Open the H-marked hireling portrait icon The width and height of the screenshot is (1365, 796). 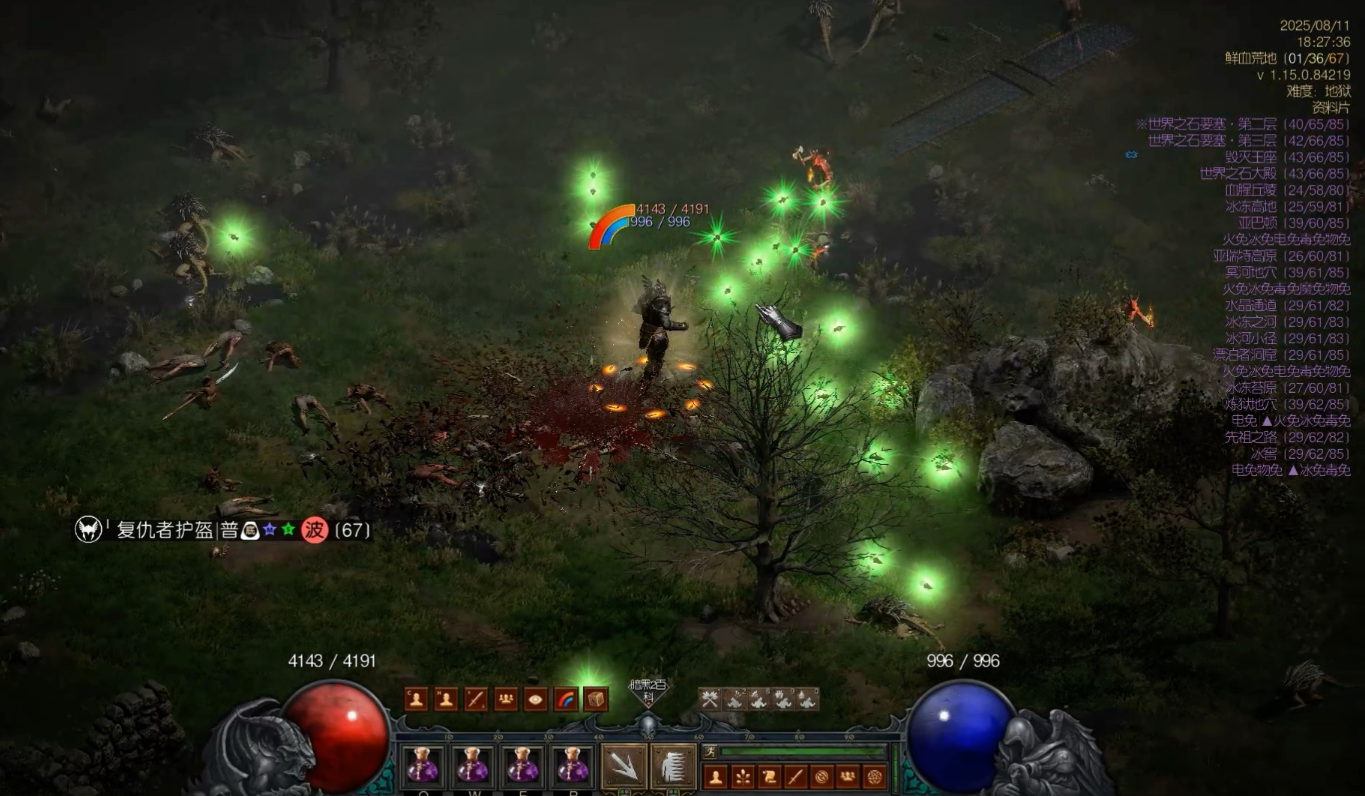pos(446,700)
